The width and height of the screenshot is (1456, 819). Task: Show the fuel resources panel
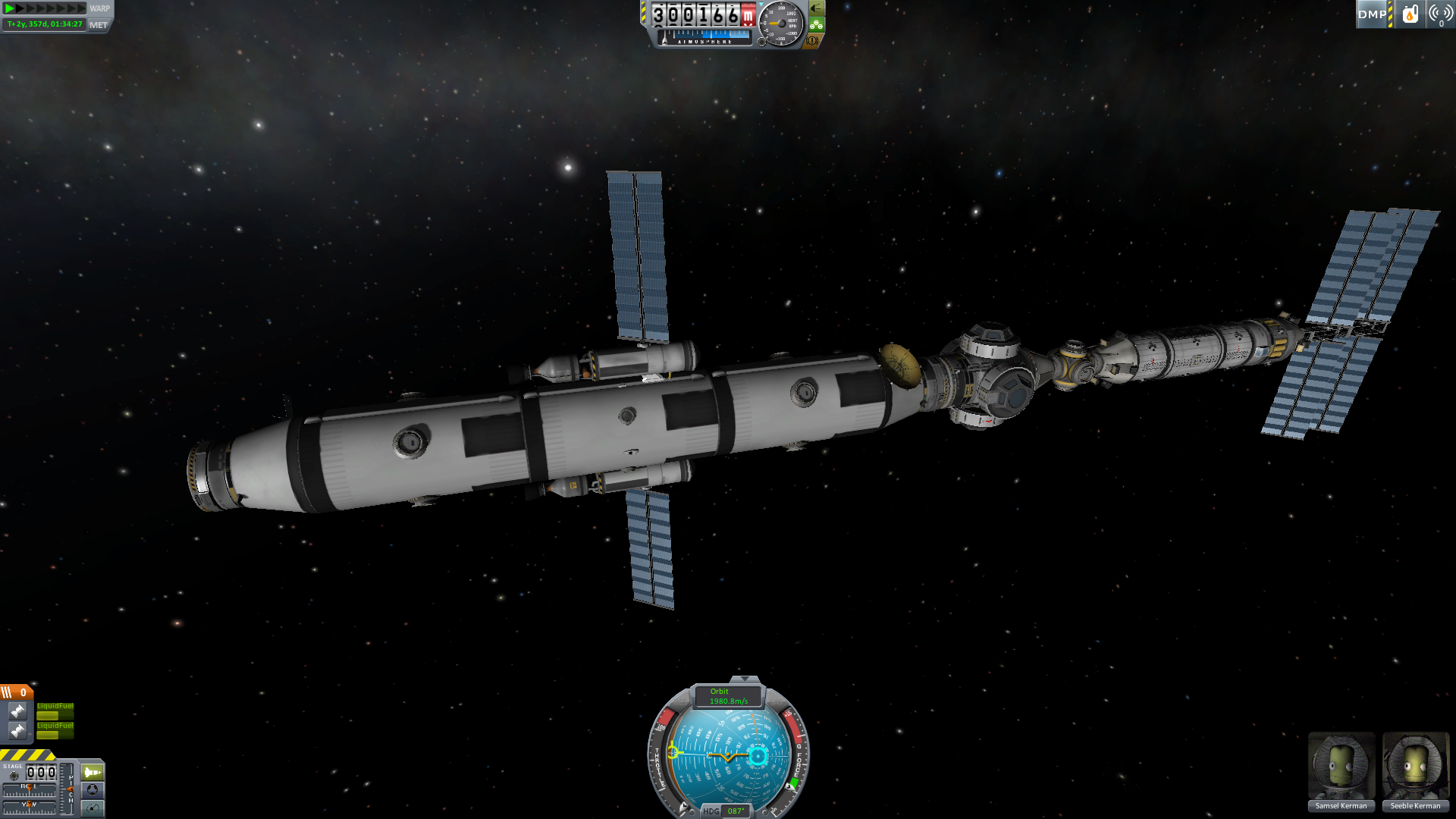(x=1410, y=14)
